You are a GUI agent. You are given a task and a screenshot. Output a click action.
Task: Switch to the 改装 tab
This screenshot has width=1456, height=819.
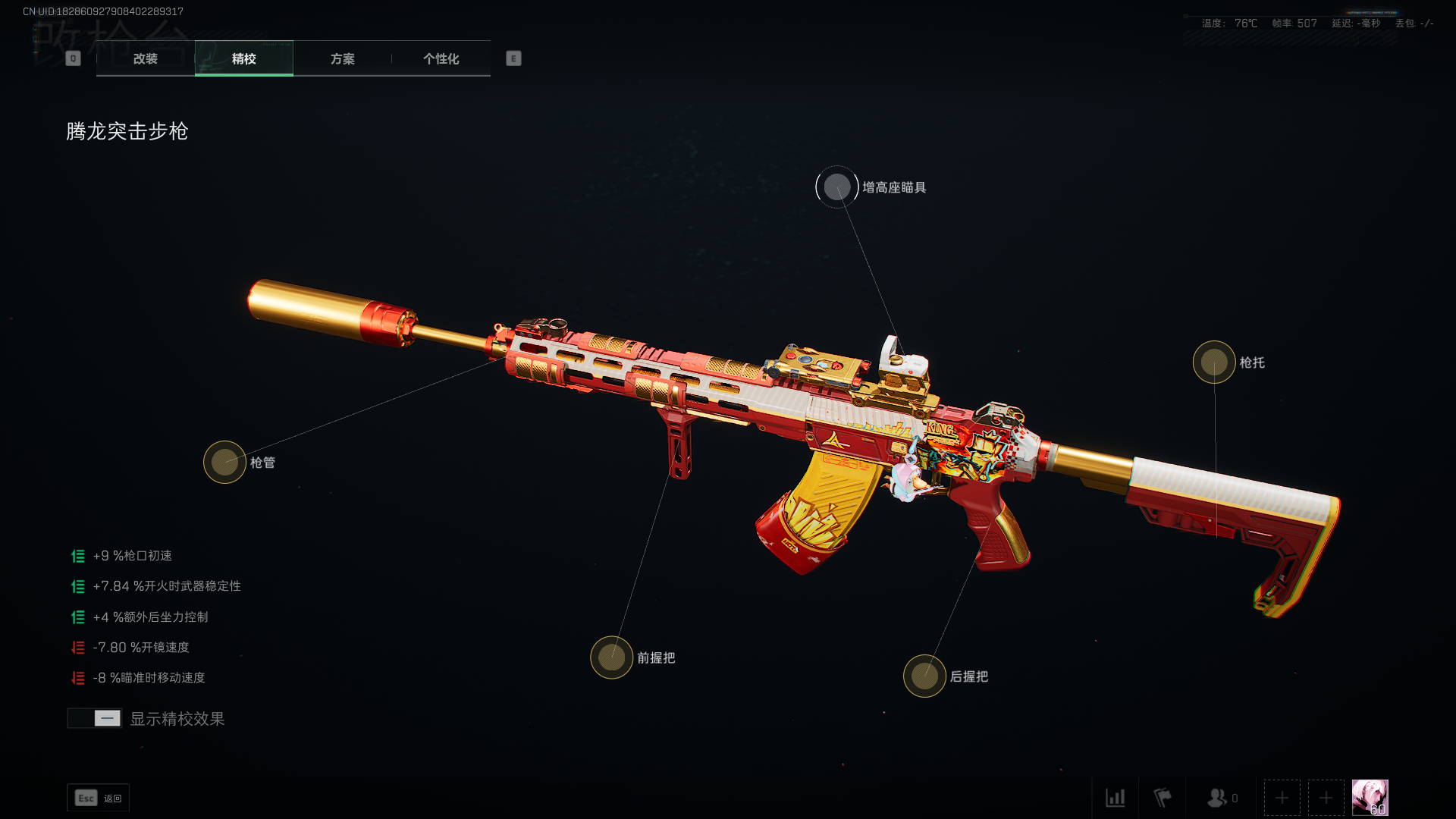pos(146,58)
